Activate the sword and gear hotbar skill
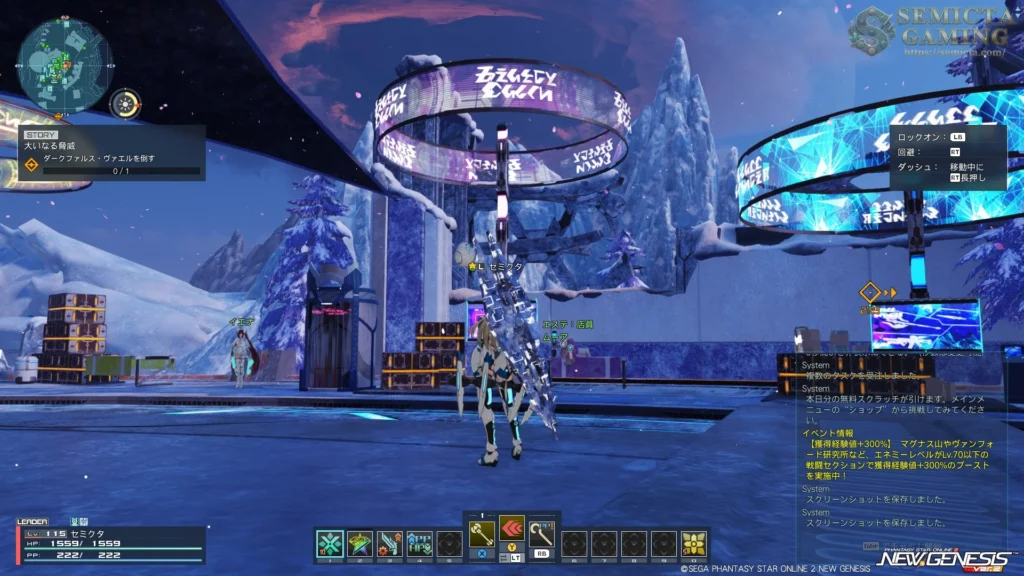Viewport: 1024px width, 576px height. (390, 543)
